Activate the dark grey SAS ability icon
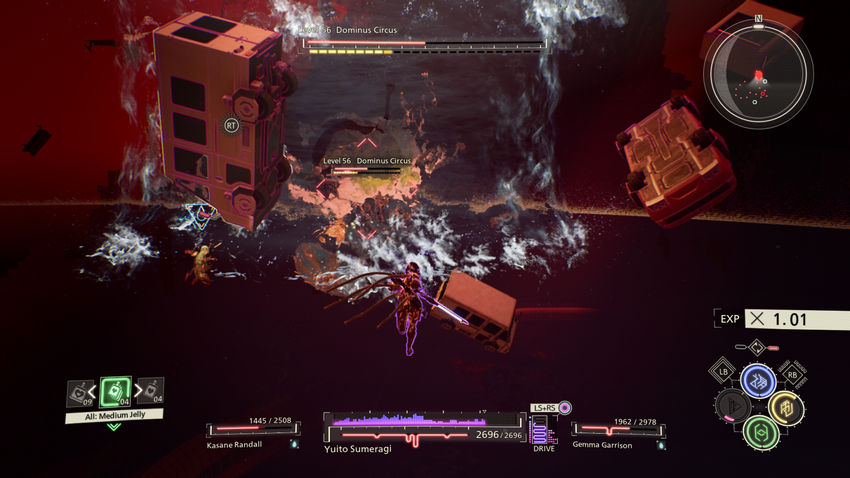 coord(732,407)
